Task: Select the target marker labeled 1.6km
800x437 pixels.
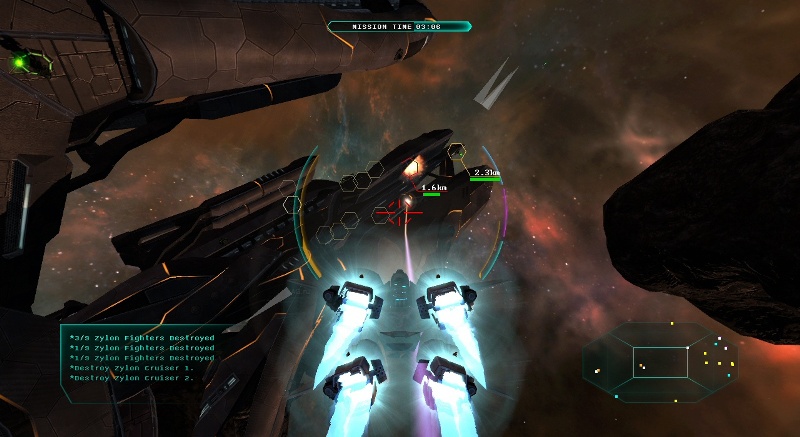Action: point(432,188)
